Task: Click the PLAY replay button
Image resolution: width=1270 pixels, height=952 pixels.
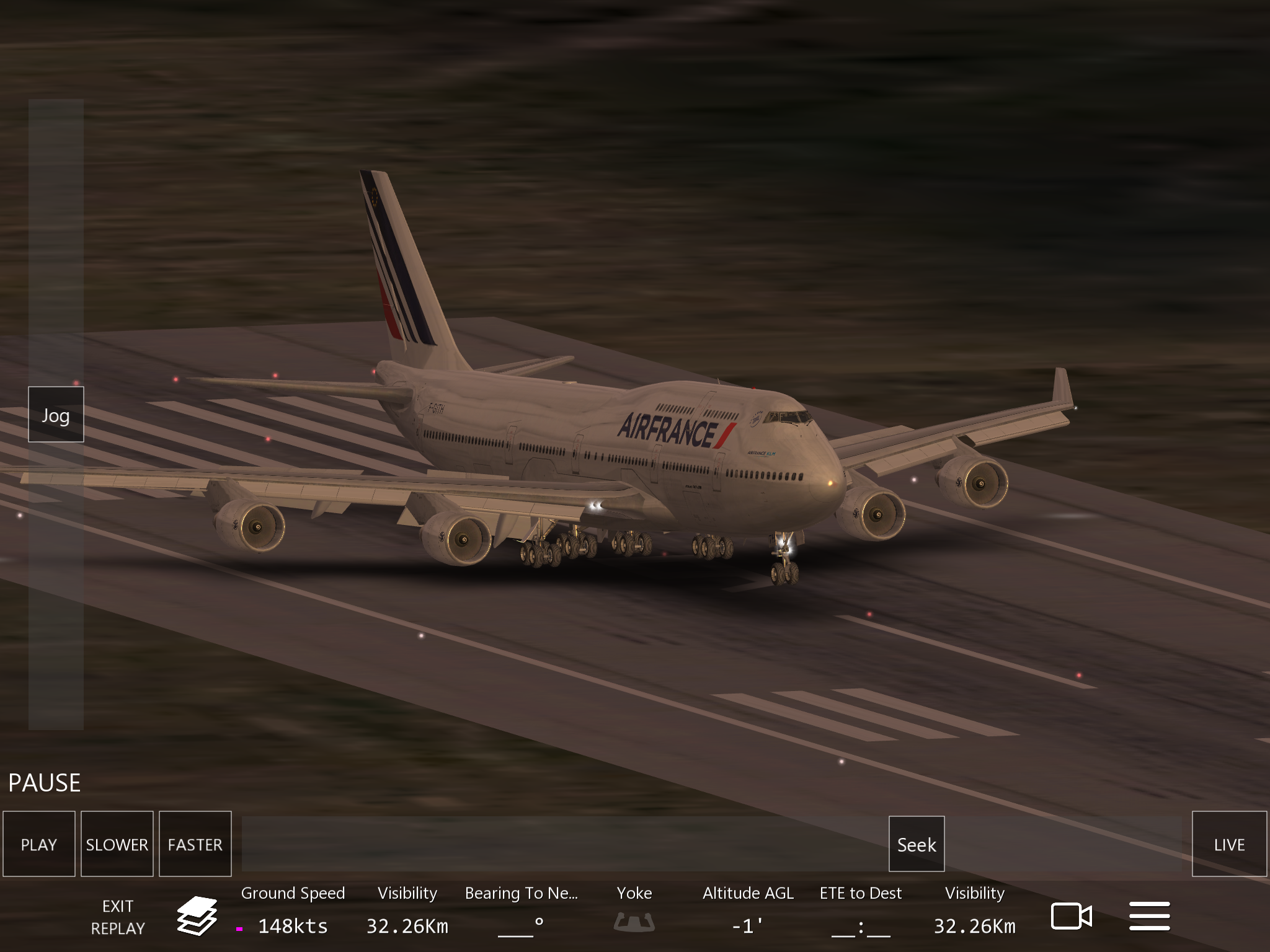Action: pyautogui.click(x=39, y=844)
